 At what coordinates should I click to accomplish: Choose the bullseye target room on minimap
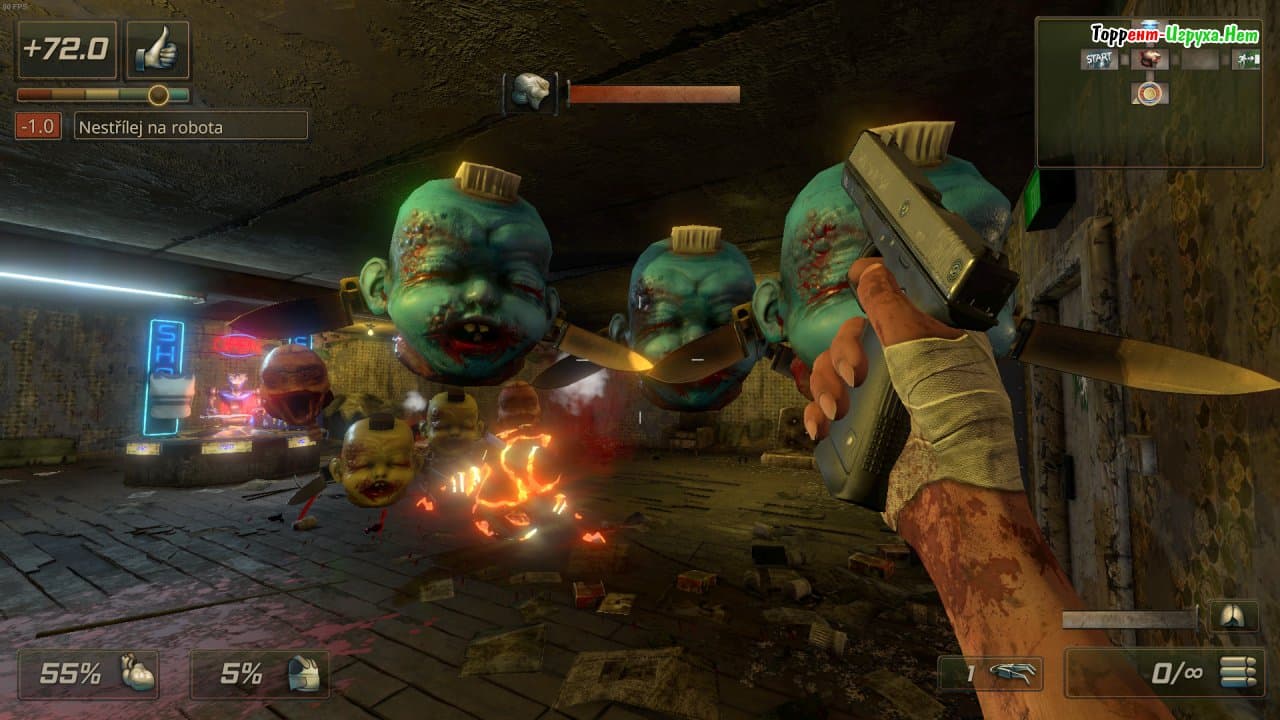[1150, 93]
